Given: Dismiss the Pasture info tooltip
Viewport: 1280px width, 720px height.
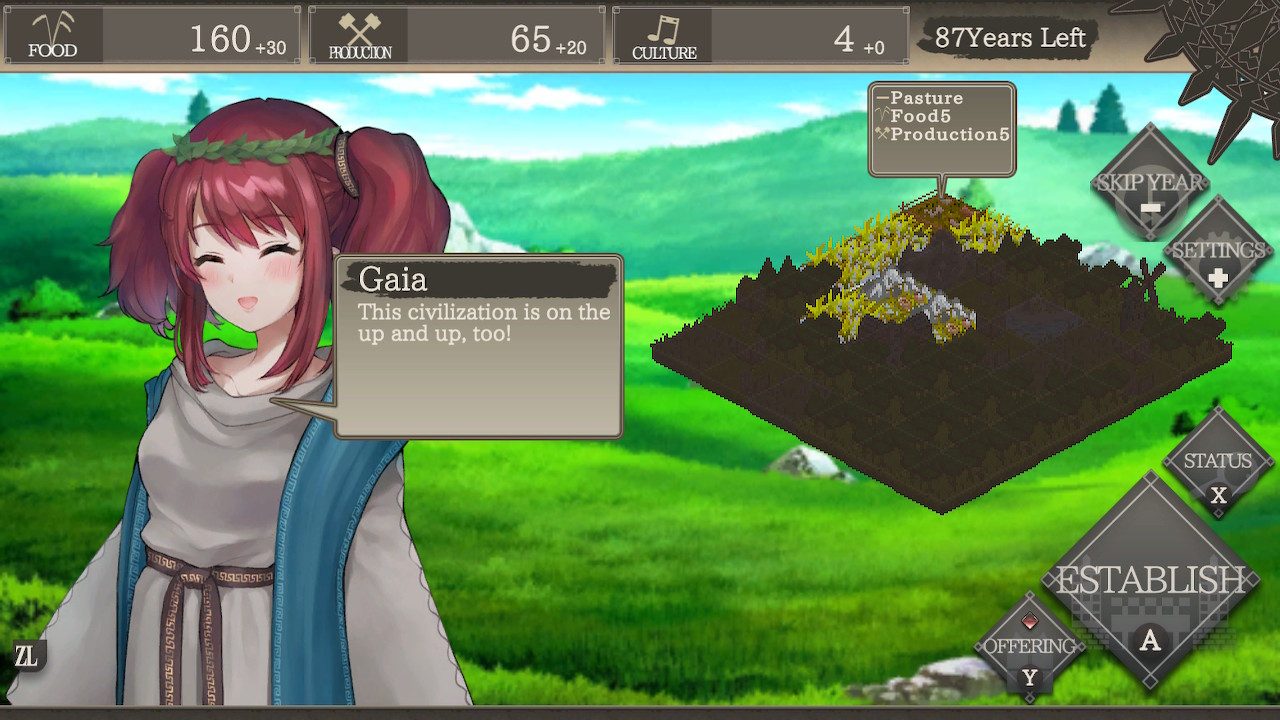Looking at the screenshot, I should click(x=941, y=128).
